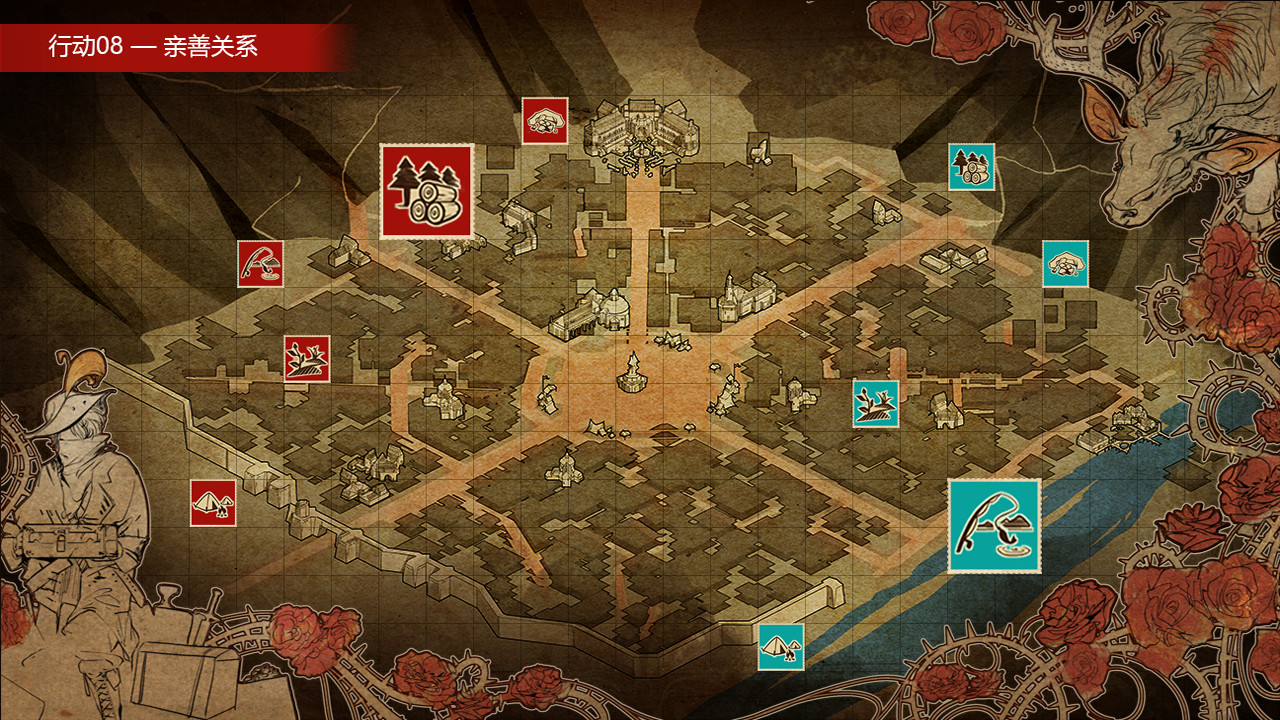Select the mission banner 行动08 — 亲善关系
The image size is (1280, 720).
[150, 46]
